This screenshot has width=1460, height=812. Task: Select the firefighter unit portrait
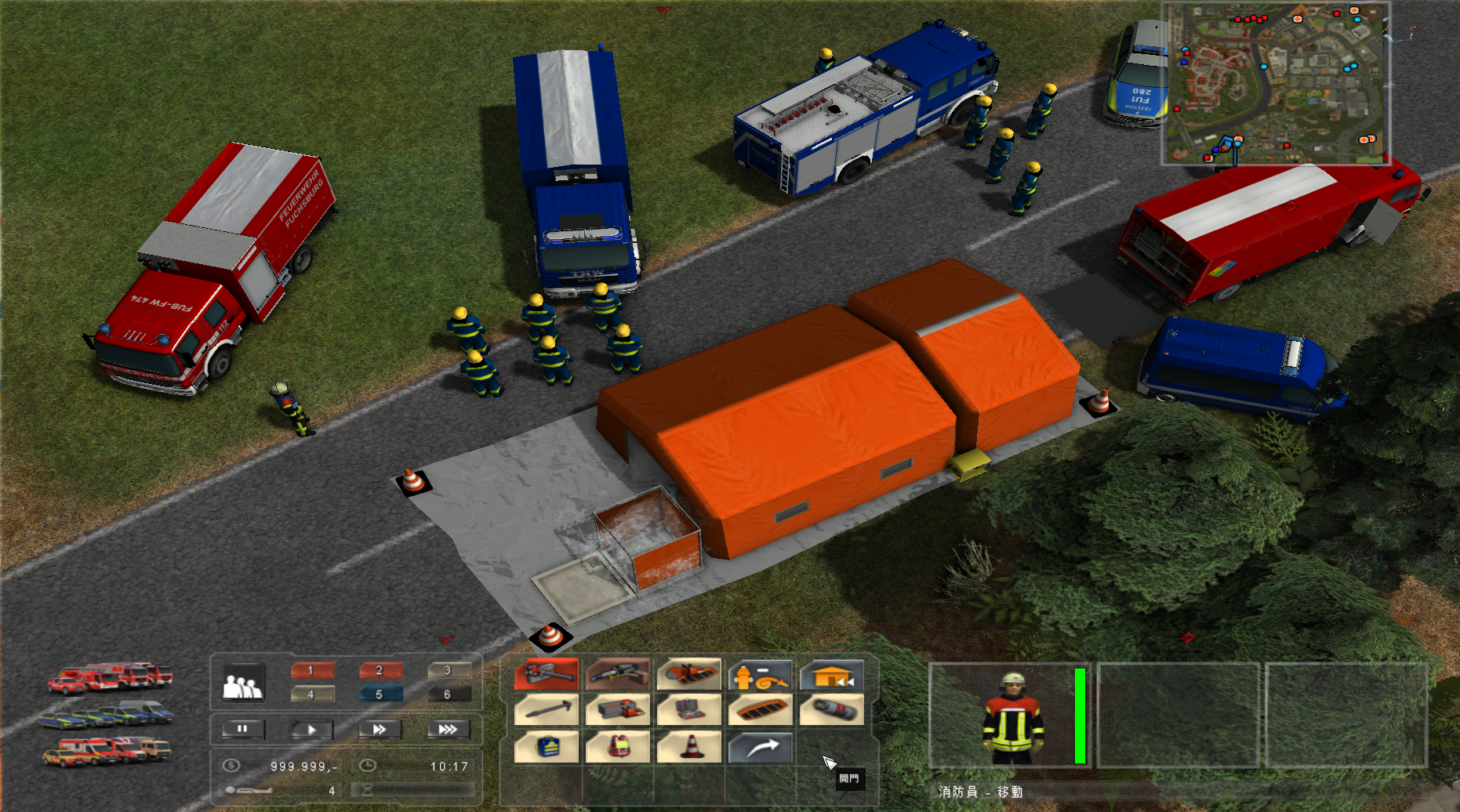(1013, 715)
